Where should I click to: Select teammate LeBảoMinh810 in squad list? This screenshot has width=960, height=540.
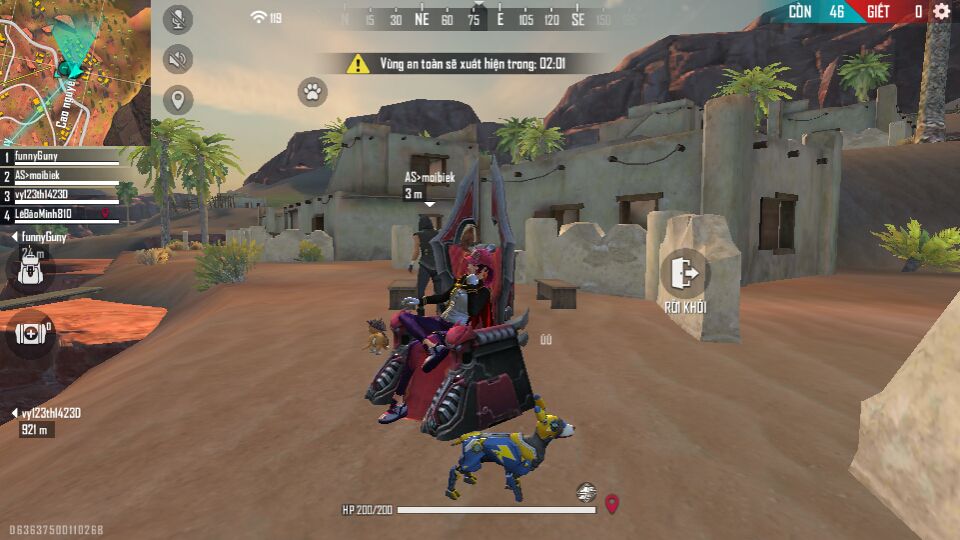click(60, 214)
